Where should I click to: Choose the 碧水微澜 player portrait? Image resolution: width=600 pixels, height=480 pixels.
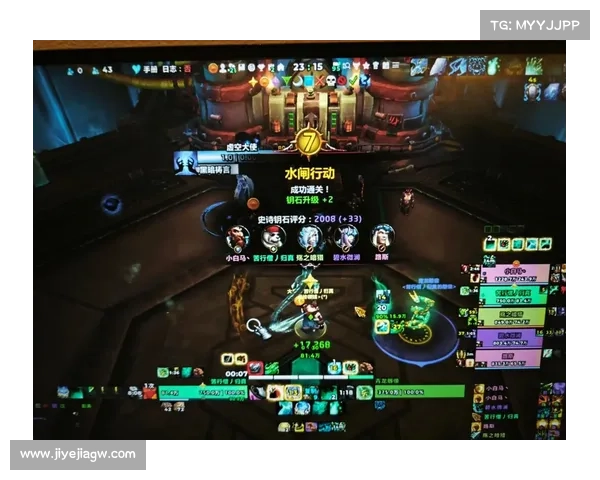346,238
